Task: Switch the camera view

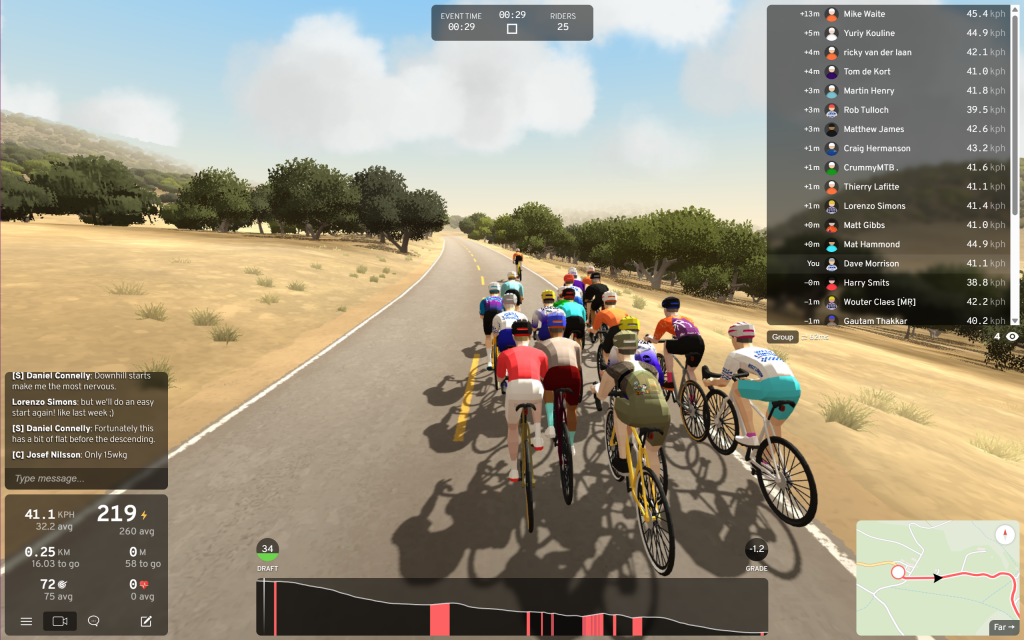Action: (x=60, y=621)
